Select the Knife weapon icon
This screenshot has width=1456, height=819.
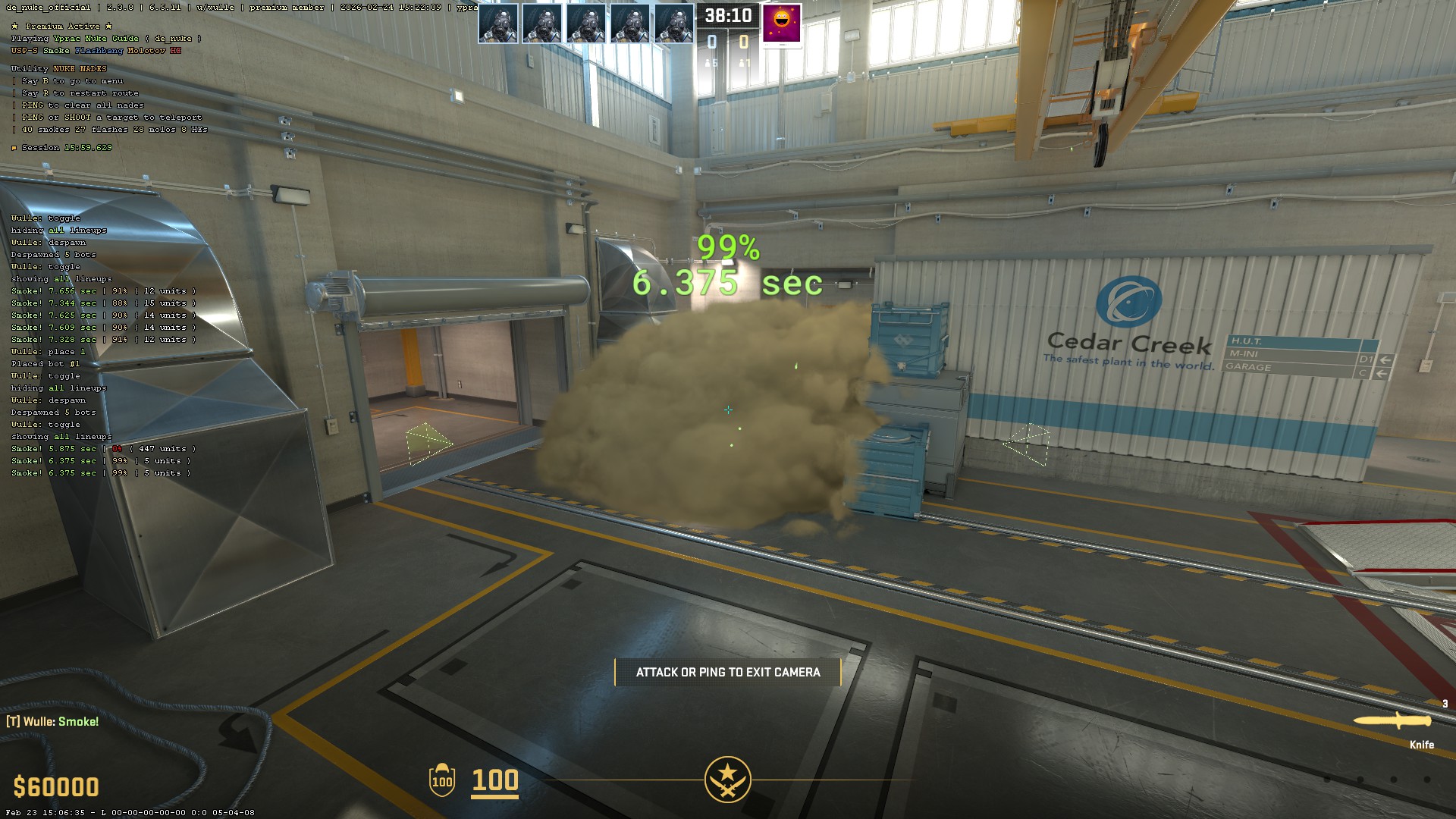1392,721
